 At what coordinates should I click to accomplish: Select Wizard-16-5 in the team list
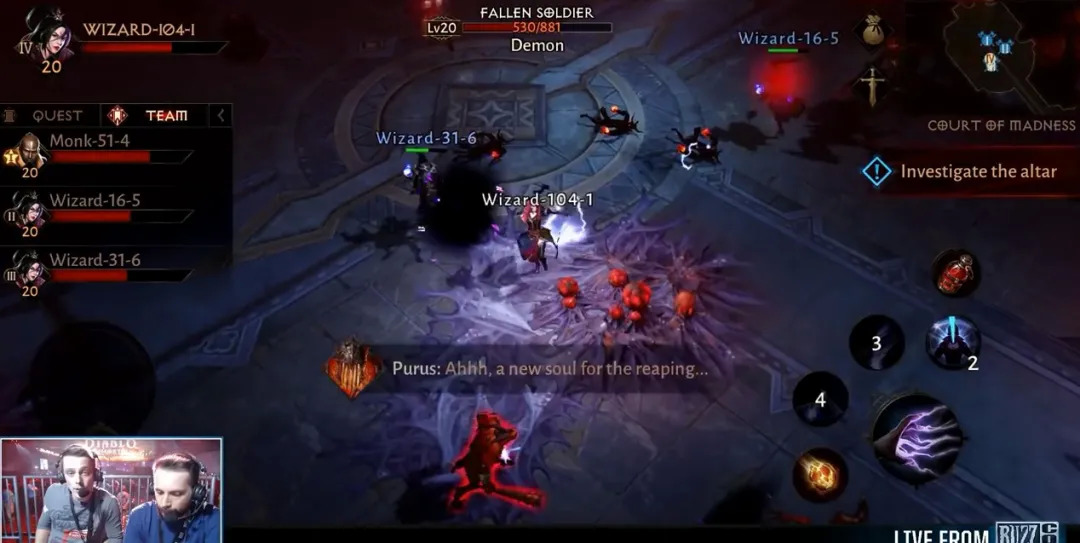coord(100,209)
